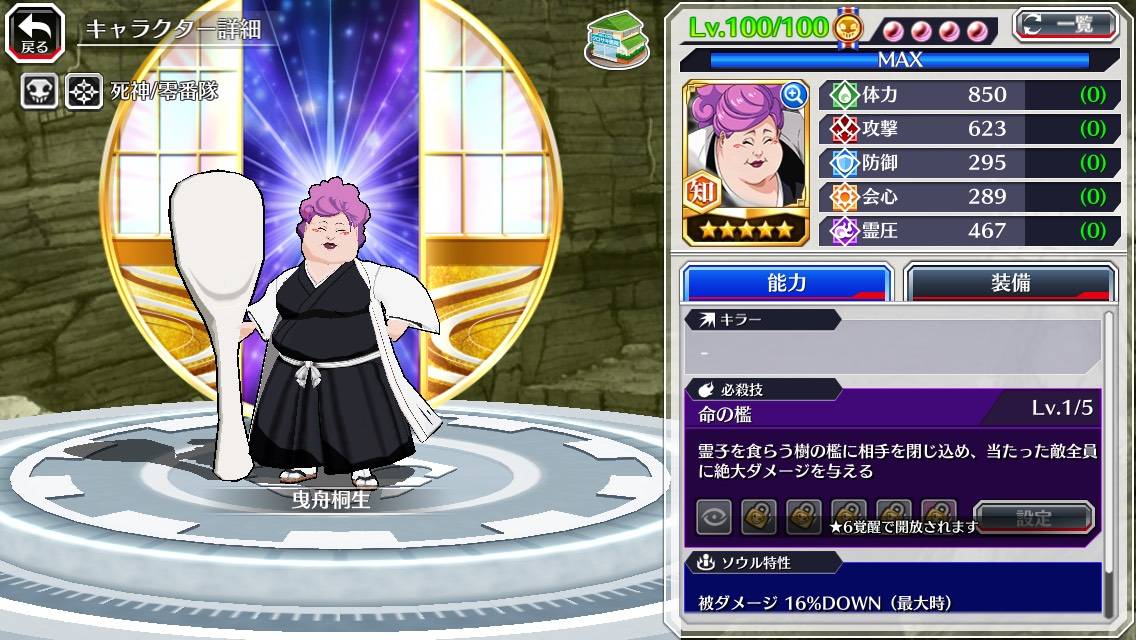The height and width of the screenshot is (640, 1136).
Task: Toggle the eye icon under 命の檻
Action: pyautogui.click(x=714, y=517)
